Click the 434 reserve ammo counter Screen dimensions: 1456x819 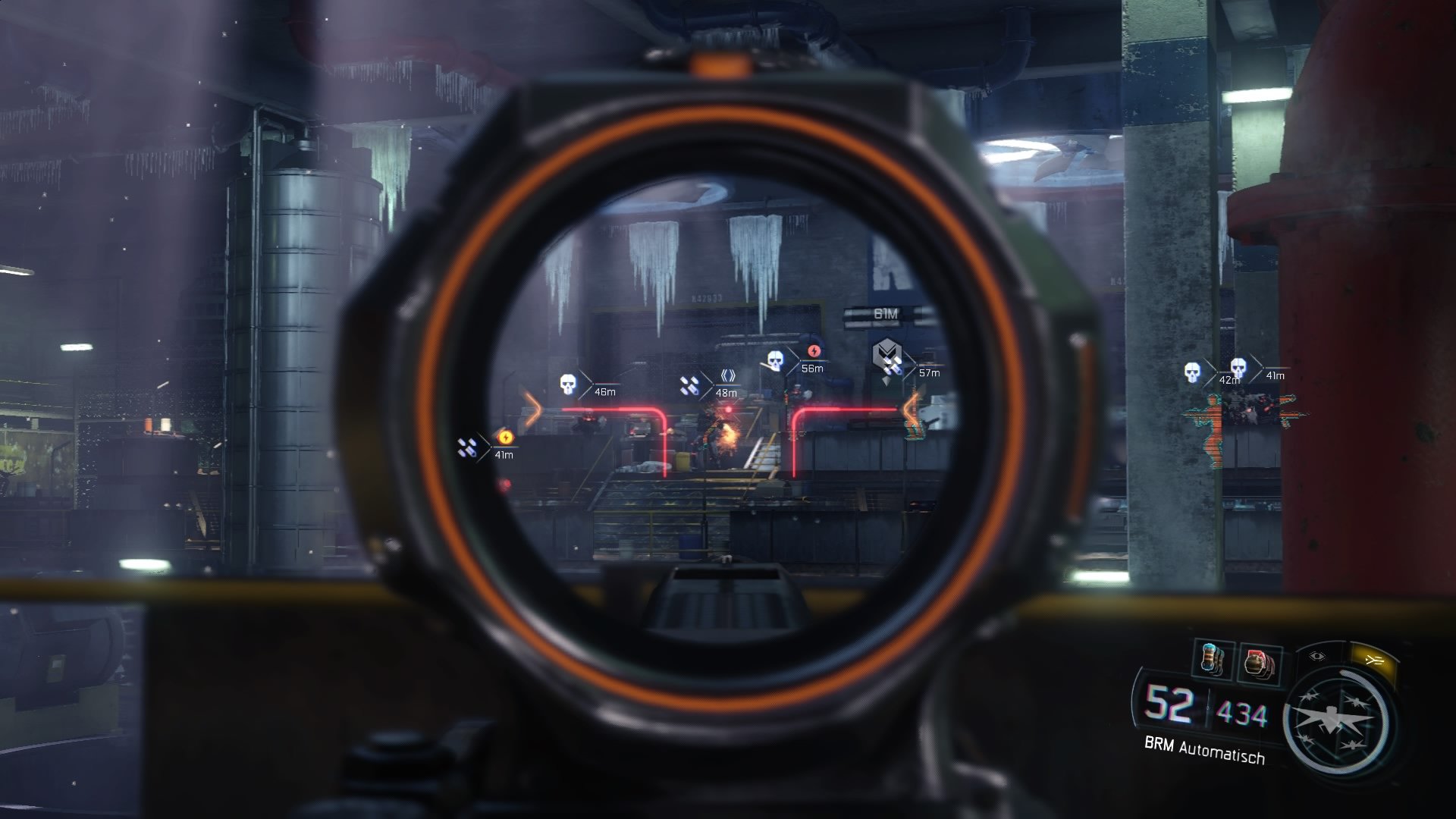(x=1241, y=713)
